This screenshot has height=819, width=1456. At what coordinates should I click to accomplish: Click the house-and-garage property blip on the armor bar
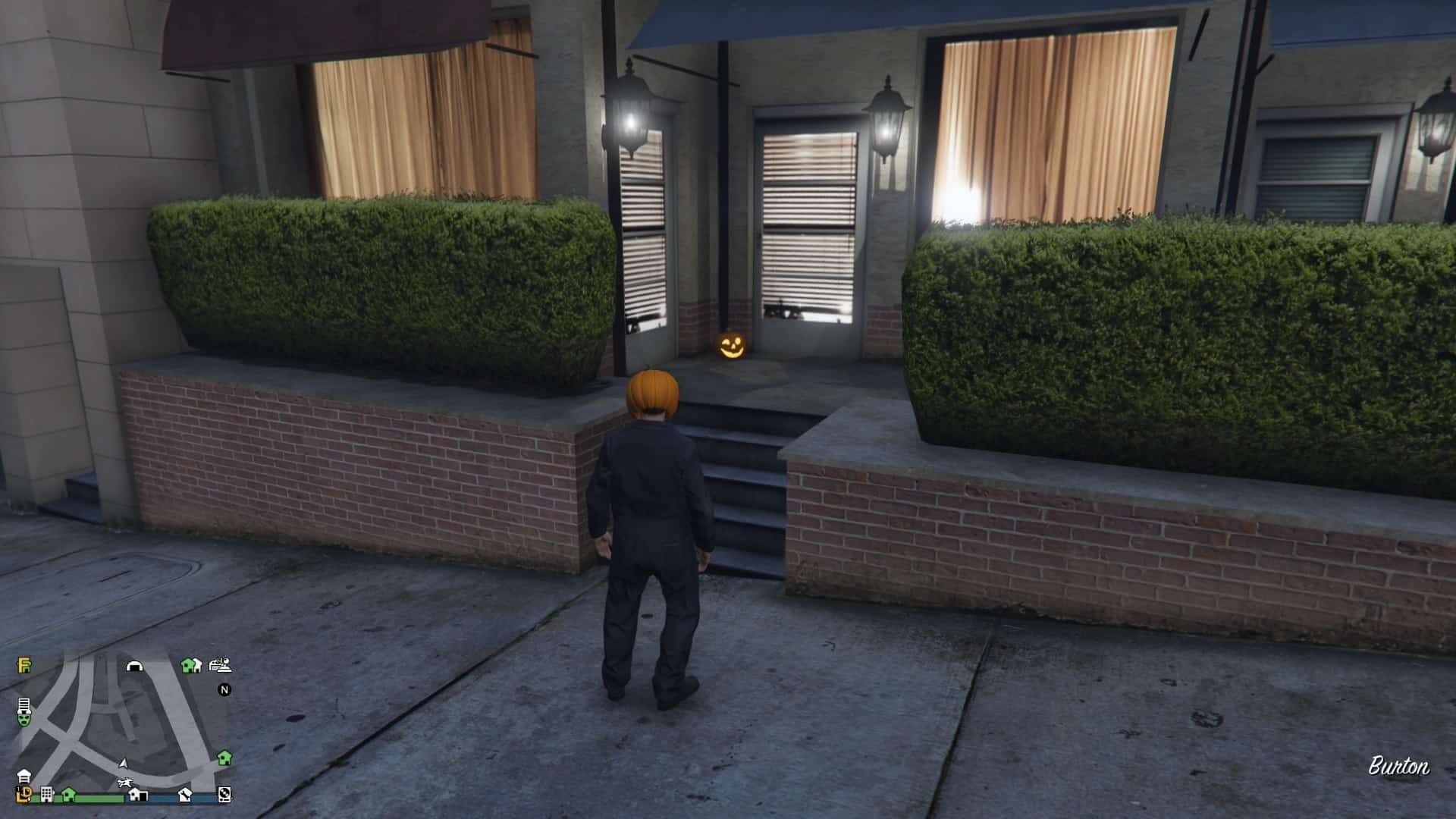[139, 795]
